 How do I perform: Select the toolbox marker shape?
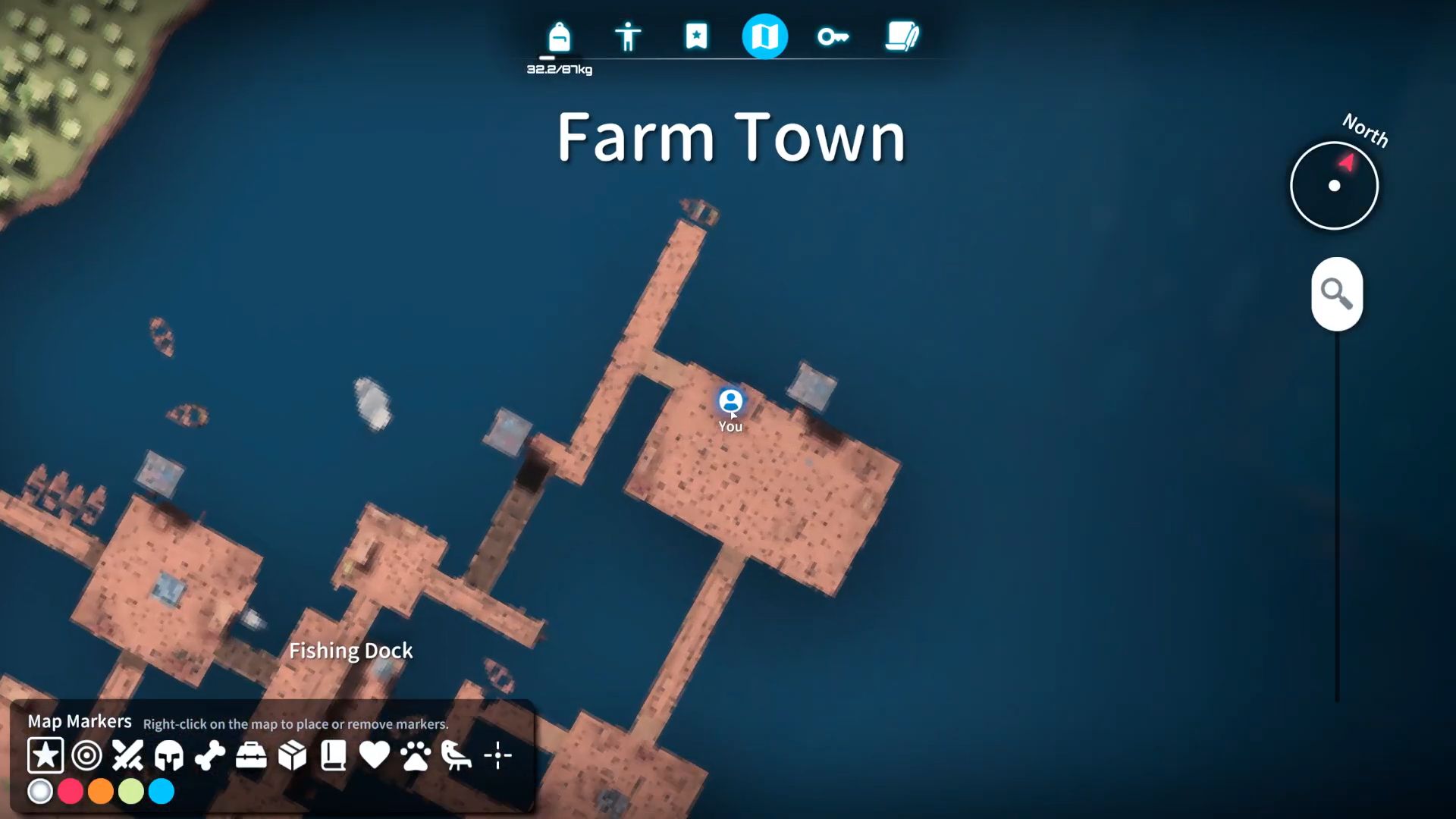253,755
